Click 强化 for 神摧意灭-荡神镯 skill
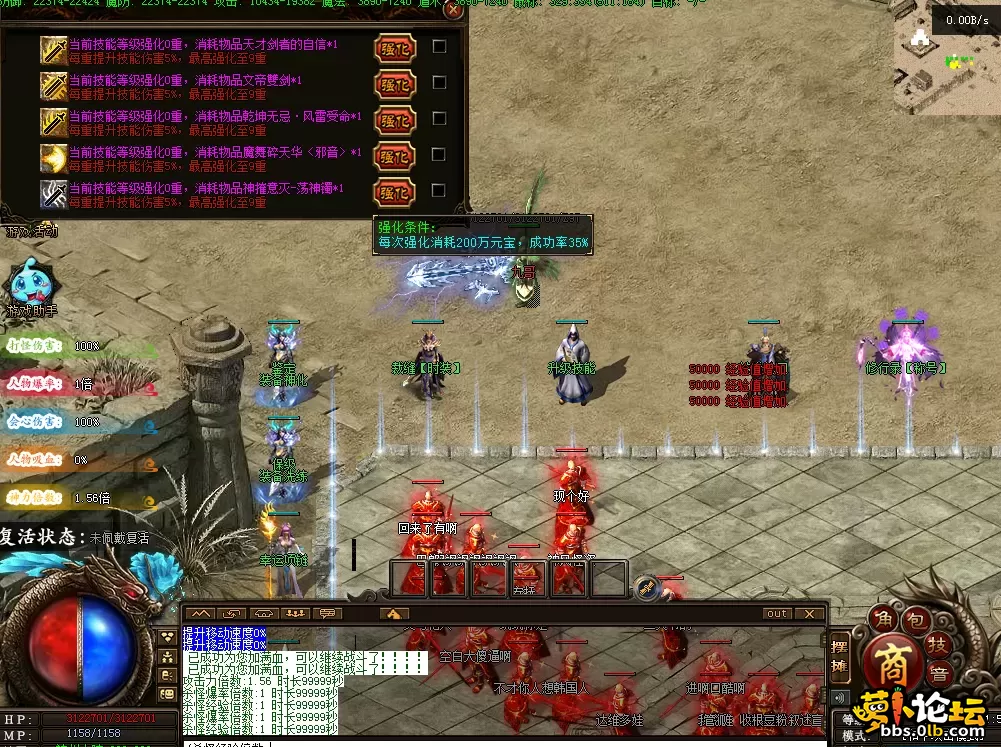Image resolution: width=1001 pixels, height=747 pixels. click(393, 190)
